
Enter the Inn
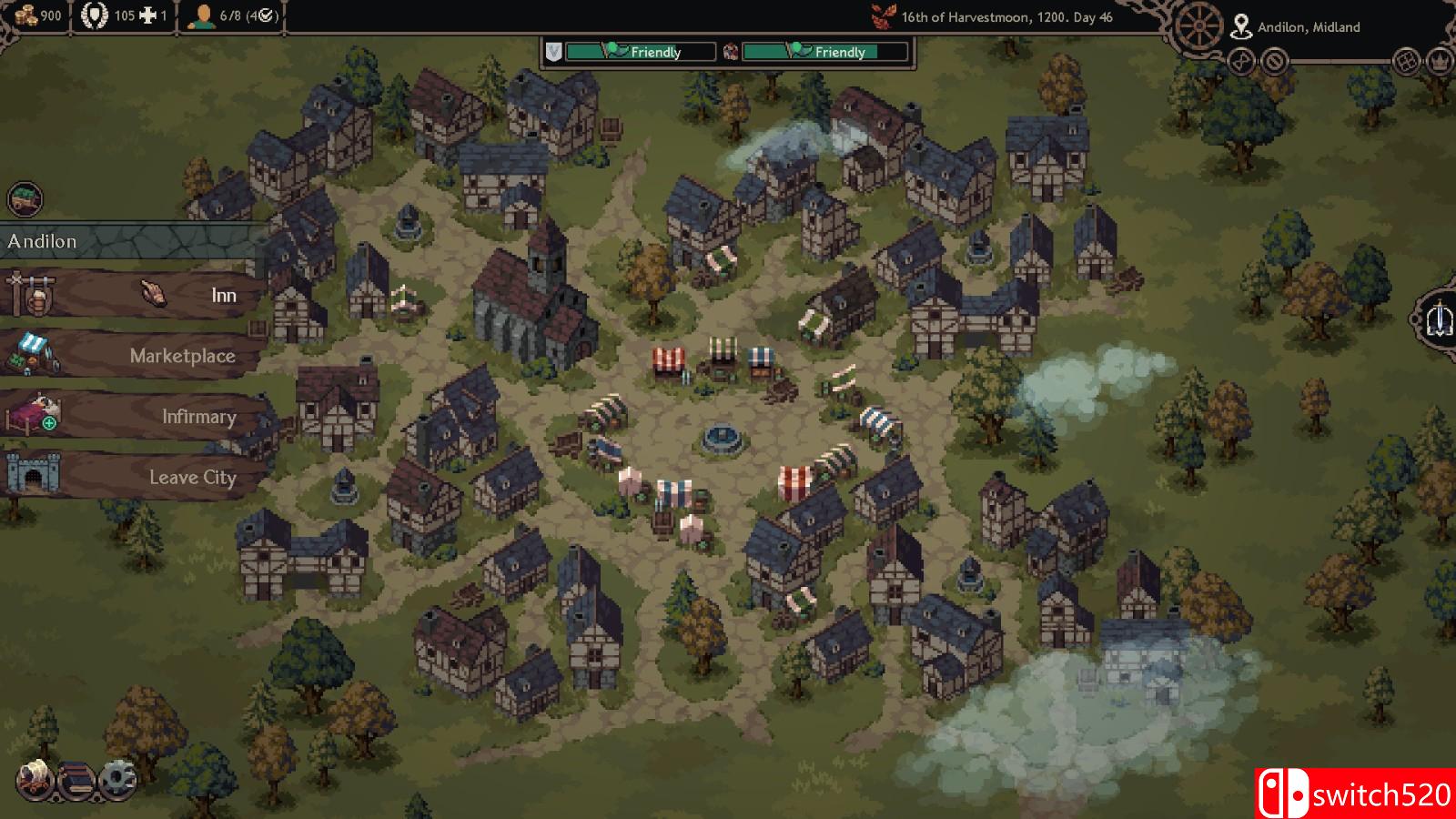pyautogui.click(x=136, y=295)
